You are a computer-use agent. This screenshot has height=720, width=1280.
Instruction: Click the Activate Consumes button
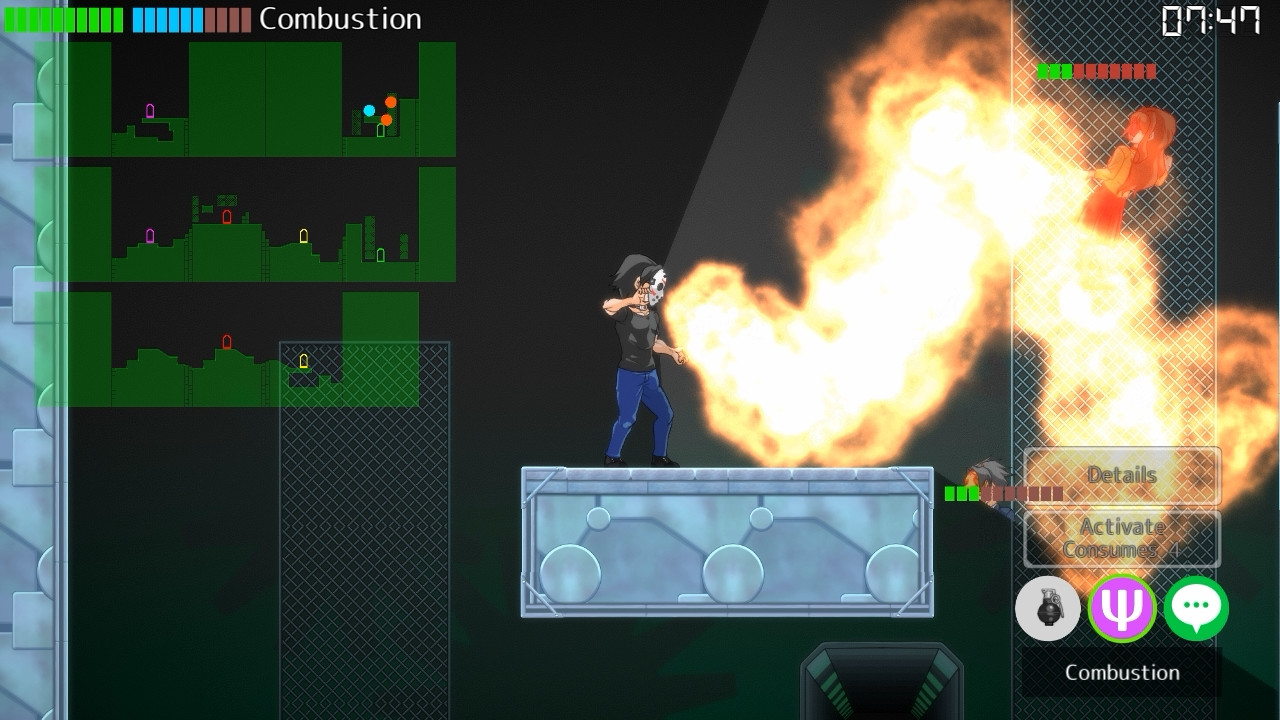[x=1121, y=538]
